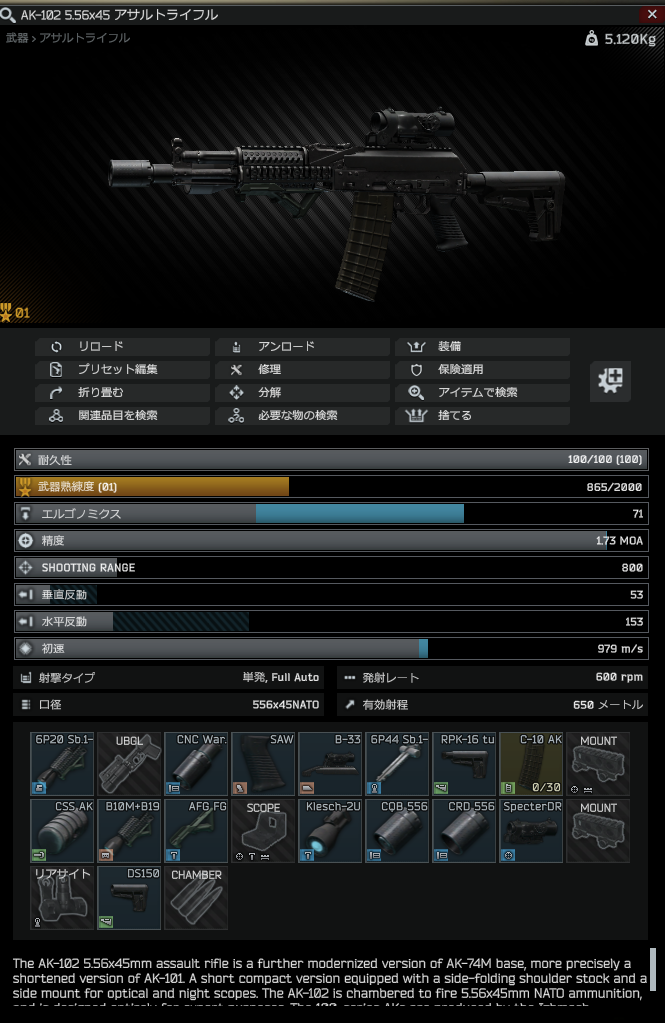Choose 分解 to disassemble the rifle
Image resolution: width=665 pixels, height=1023 pixels.
302,393
